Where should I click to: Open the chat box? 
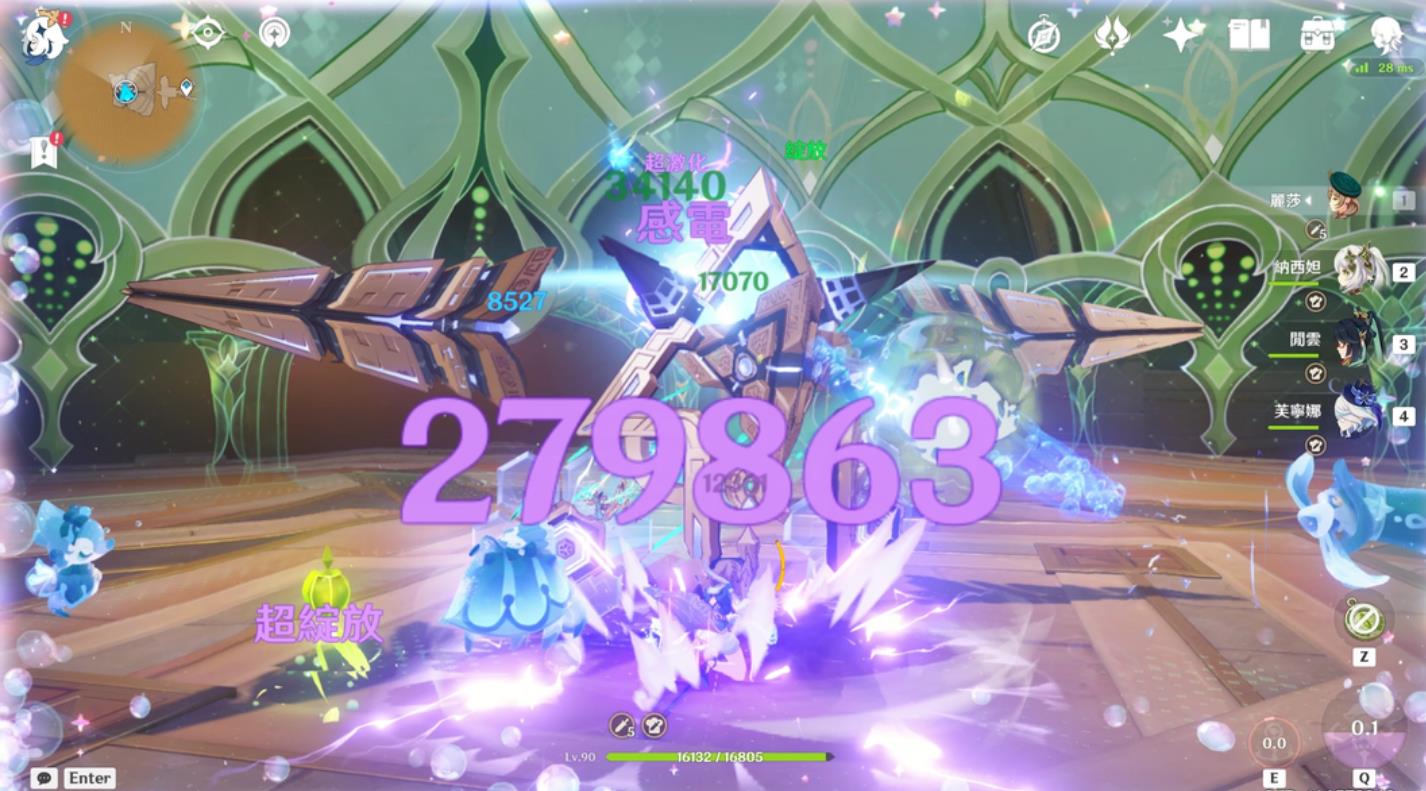tap(44, 778)
